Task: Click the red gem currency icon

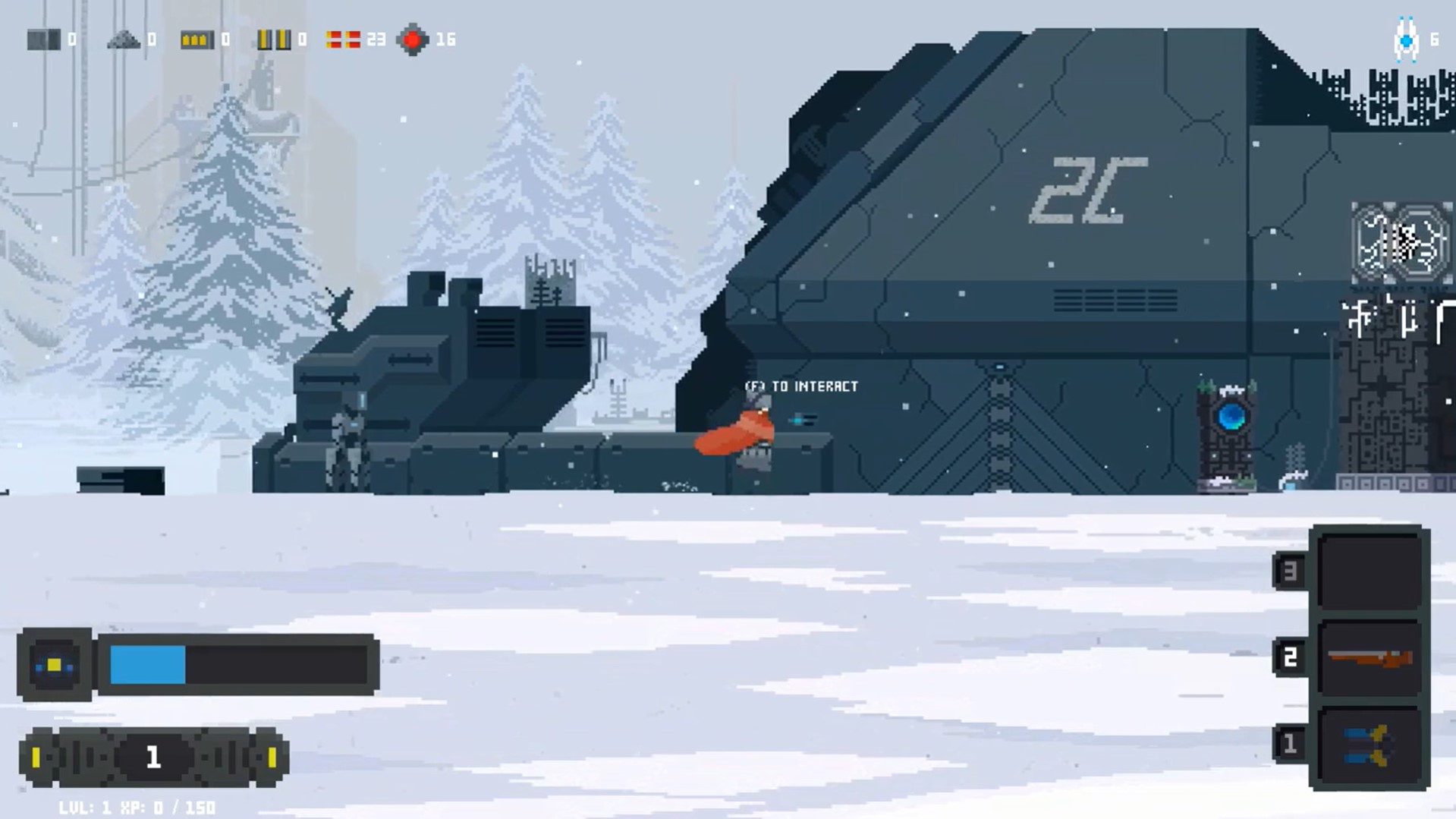Action: tap(413, 39)
